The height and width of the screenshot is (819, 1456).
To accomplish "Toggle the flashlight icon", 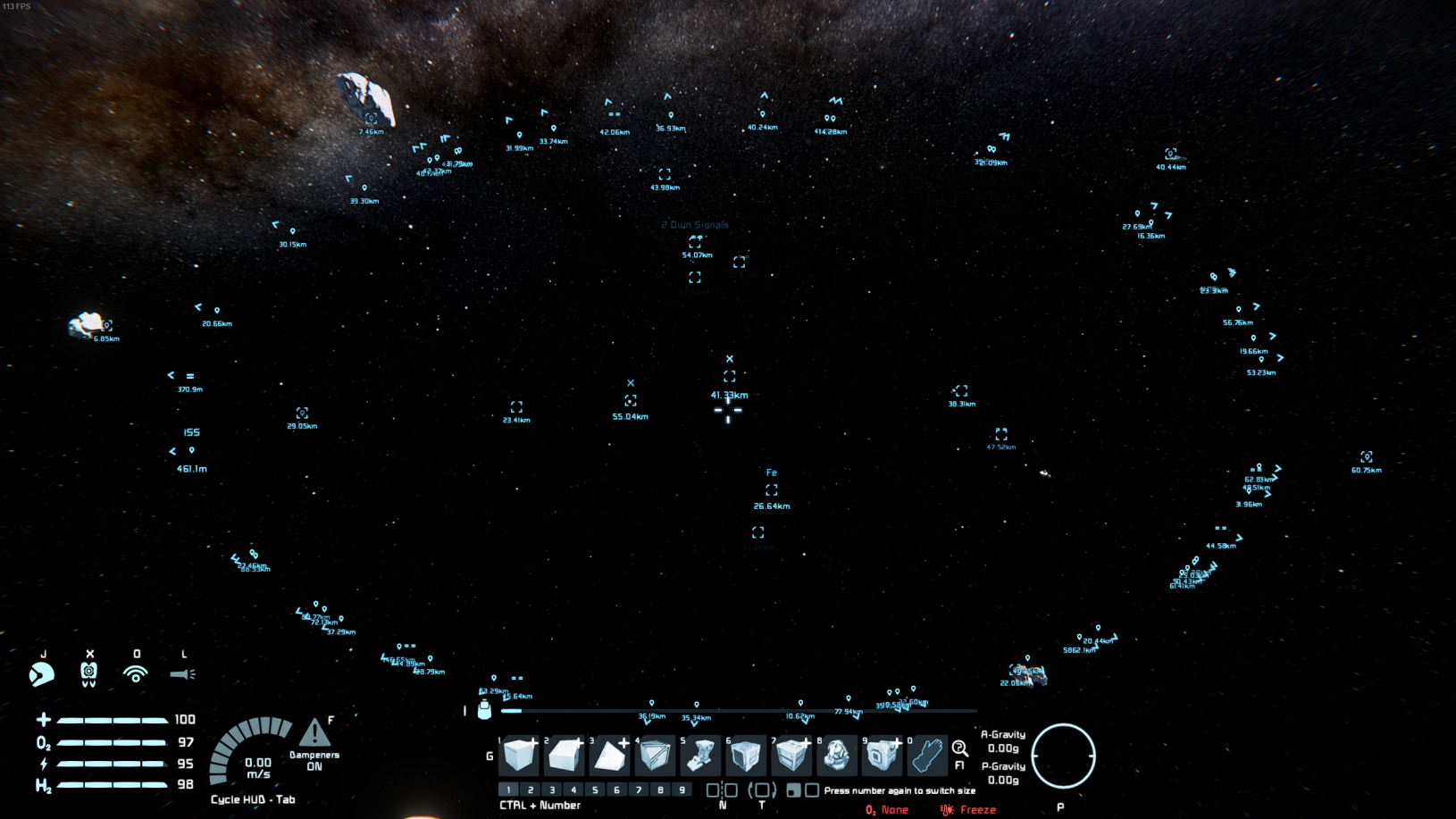I will (x=183, y=674).
